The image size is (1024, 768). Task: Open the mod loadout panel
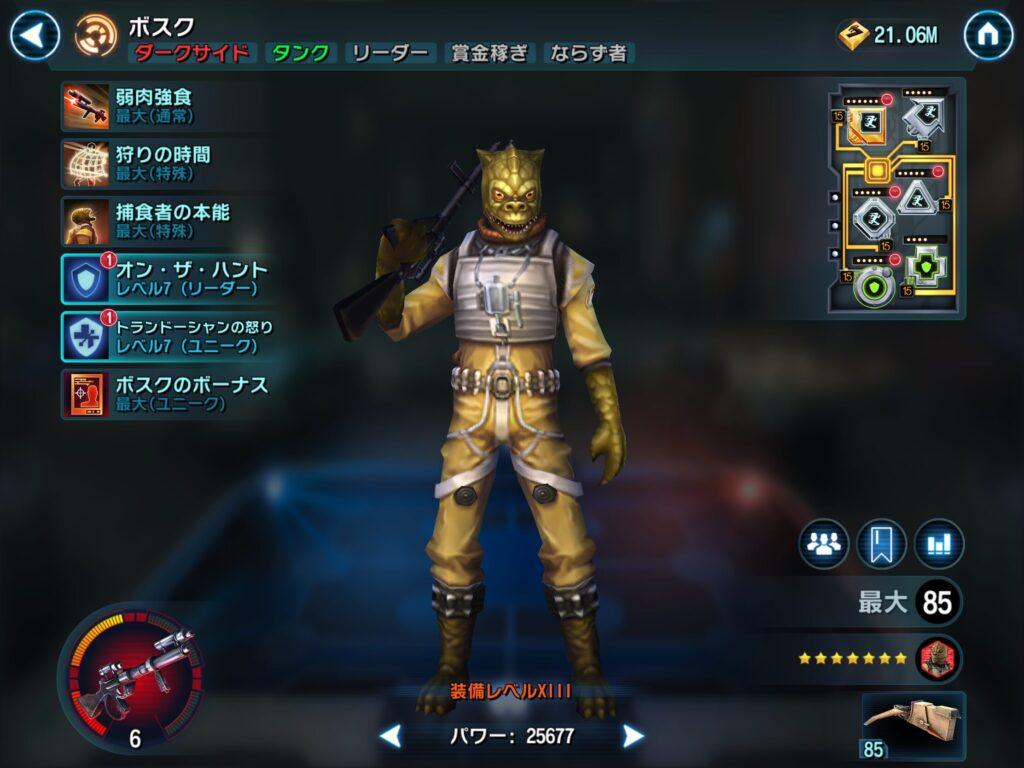[896, 198]
